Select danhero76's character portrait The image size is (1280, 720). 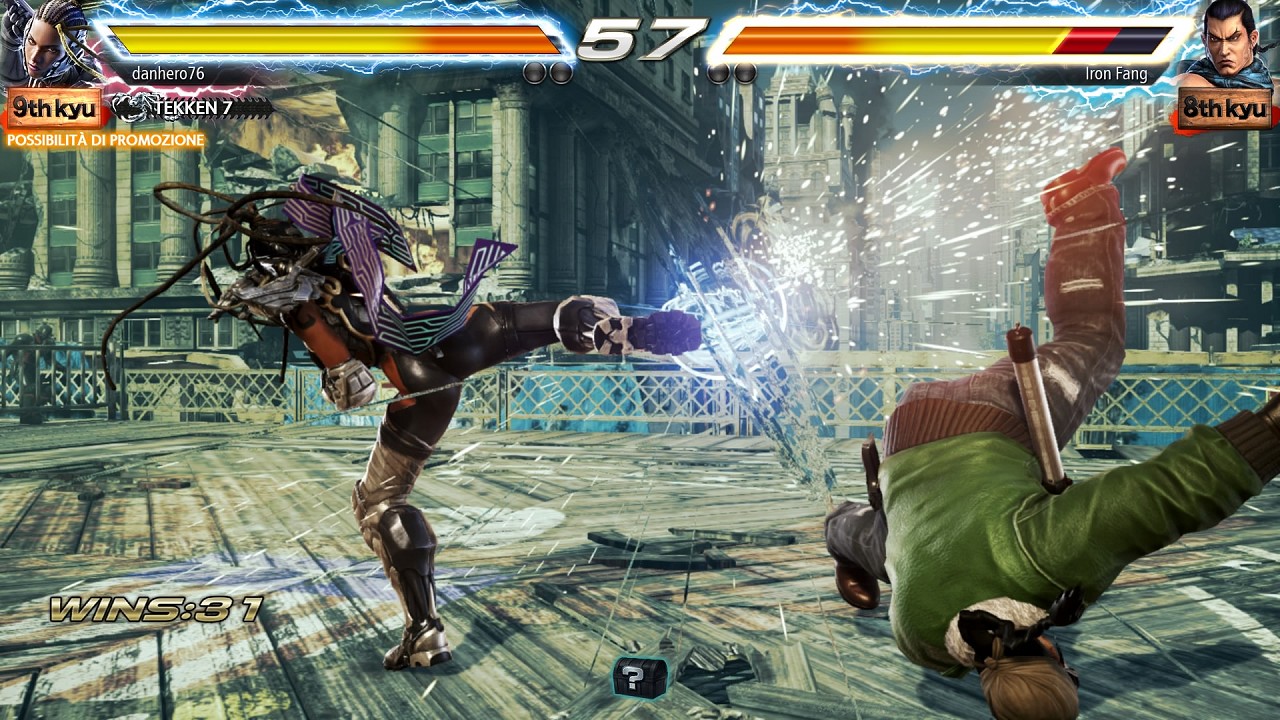(x=50, y=44)
